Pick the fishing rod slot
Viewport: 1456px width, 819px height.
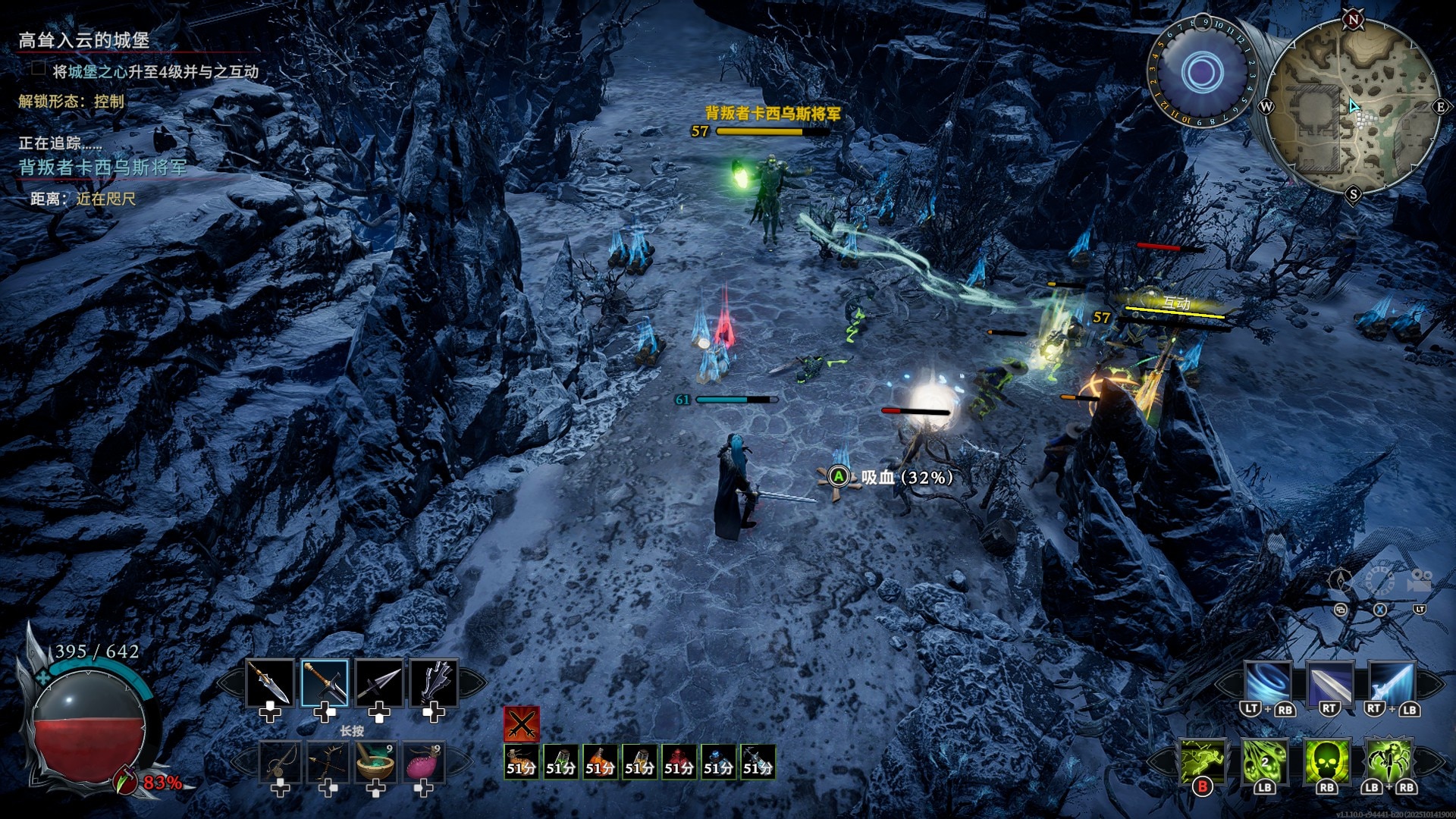click(x=280, y=761)
